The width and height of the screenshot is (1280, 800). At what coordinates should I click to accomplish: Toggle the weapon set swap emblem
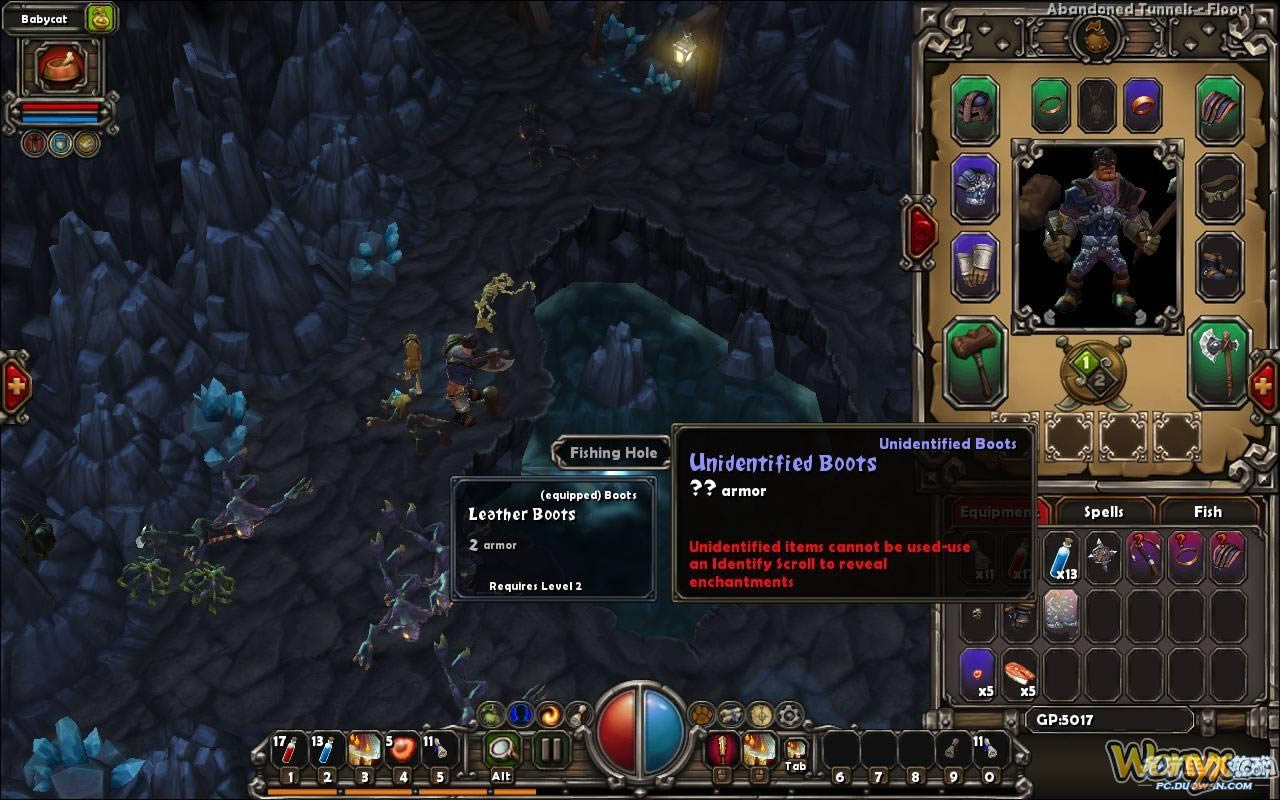pos(1093,372)
